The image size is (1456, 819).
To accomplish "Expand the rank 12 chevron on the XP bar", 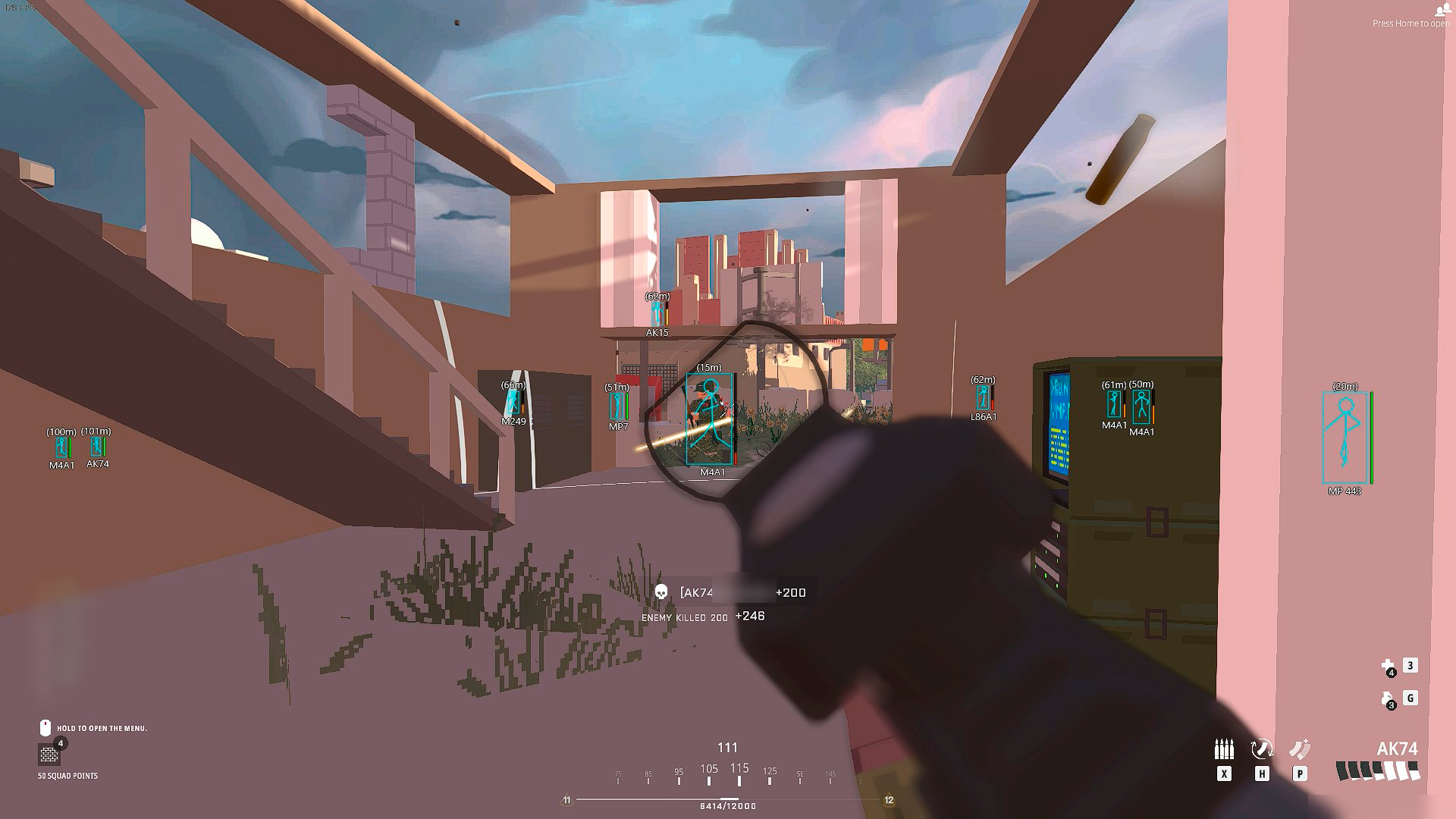I will tap(887, 799).
